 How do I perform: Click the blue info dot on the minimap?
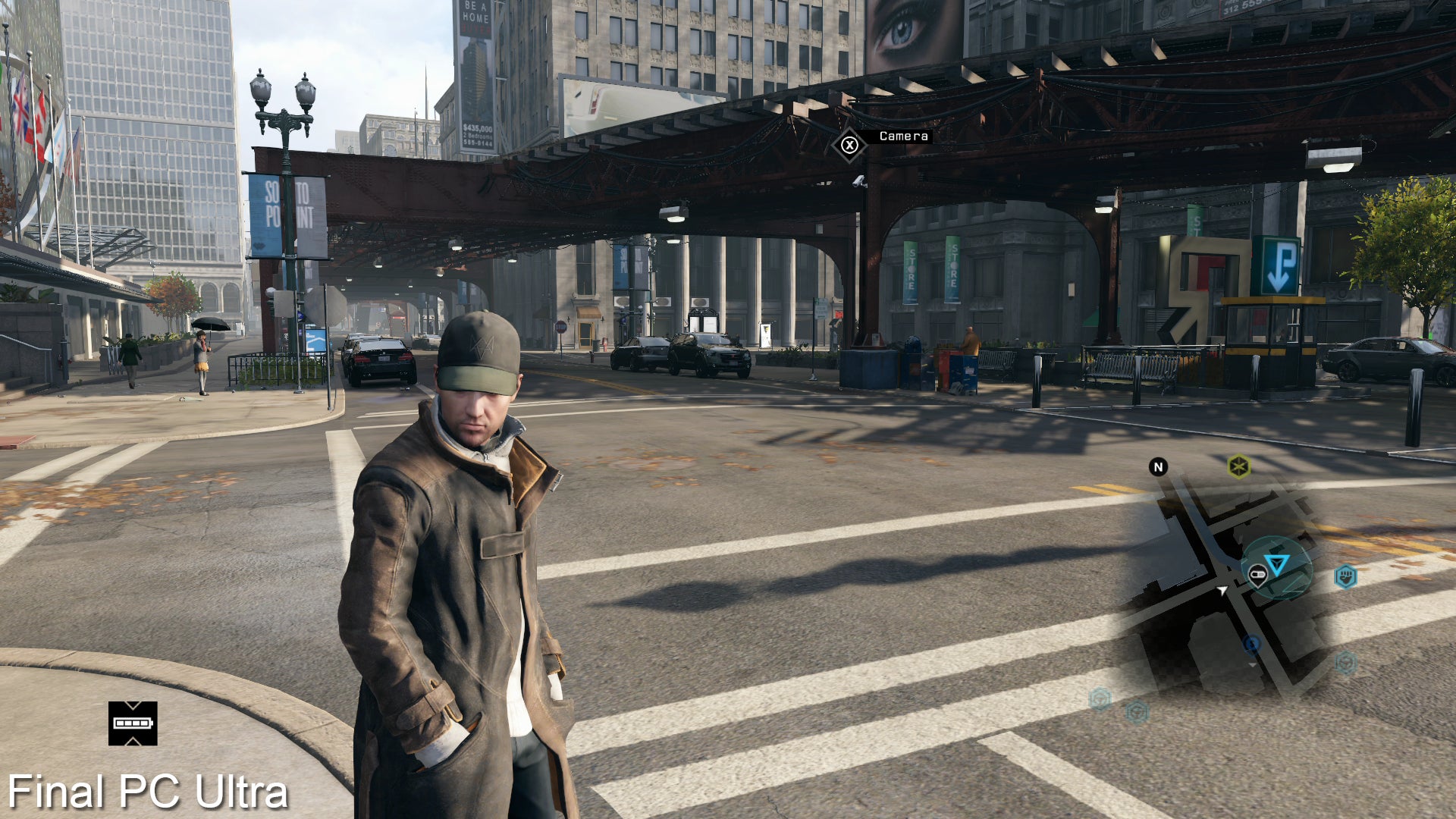tap(1252, 644)
